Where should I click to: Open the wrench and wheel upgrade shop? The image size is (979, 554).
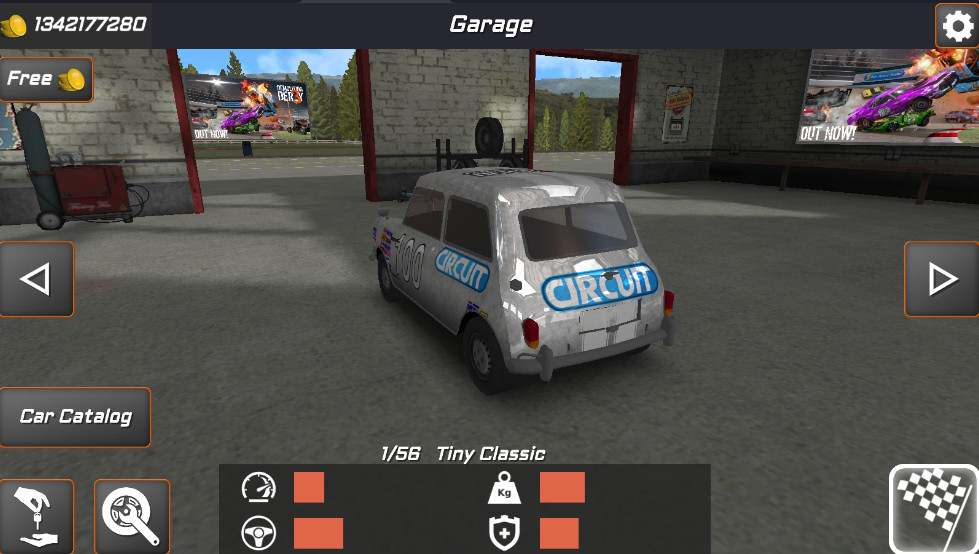point(132,516)
